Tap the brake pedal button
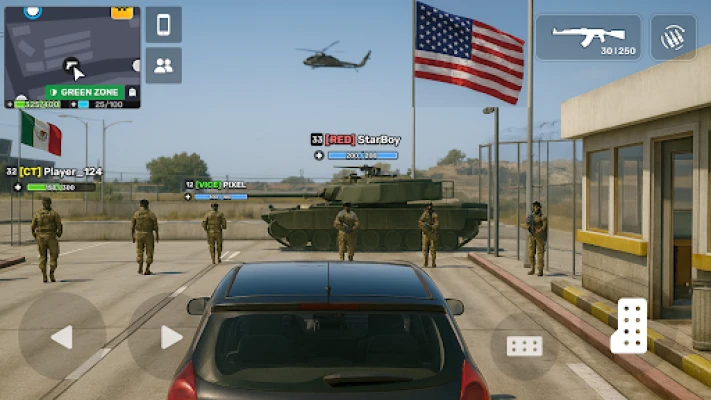The height and width of the screenshot is (400, 711). pos(524,346)
